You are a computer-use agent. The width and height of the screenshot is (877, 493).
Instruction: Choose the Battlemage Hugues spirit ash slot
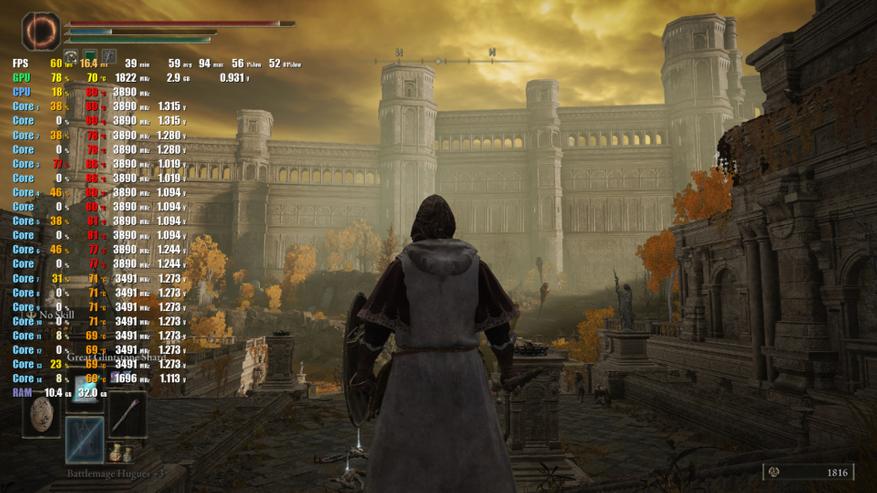pyautogui.click(x=85, y=439)
